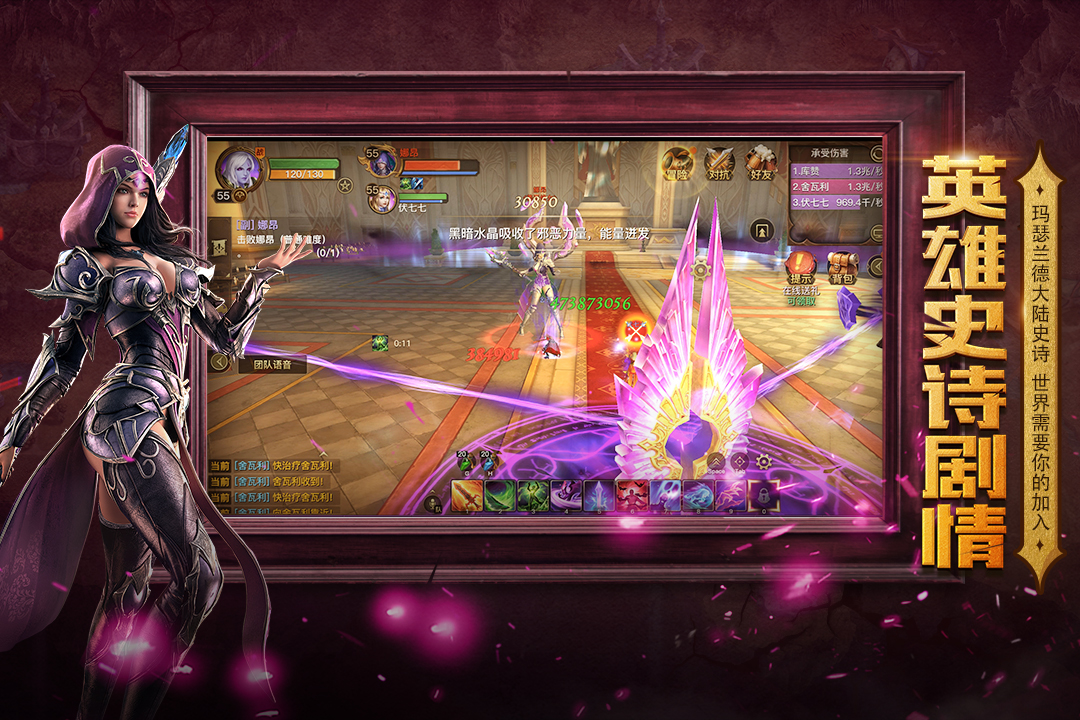Viewport: 1080px width, 720px height.
Task: Activate the red-figure skill in the hotbar
Action: pyautogui.click(x=632, y=496)
